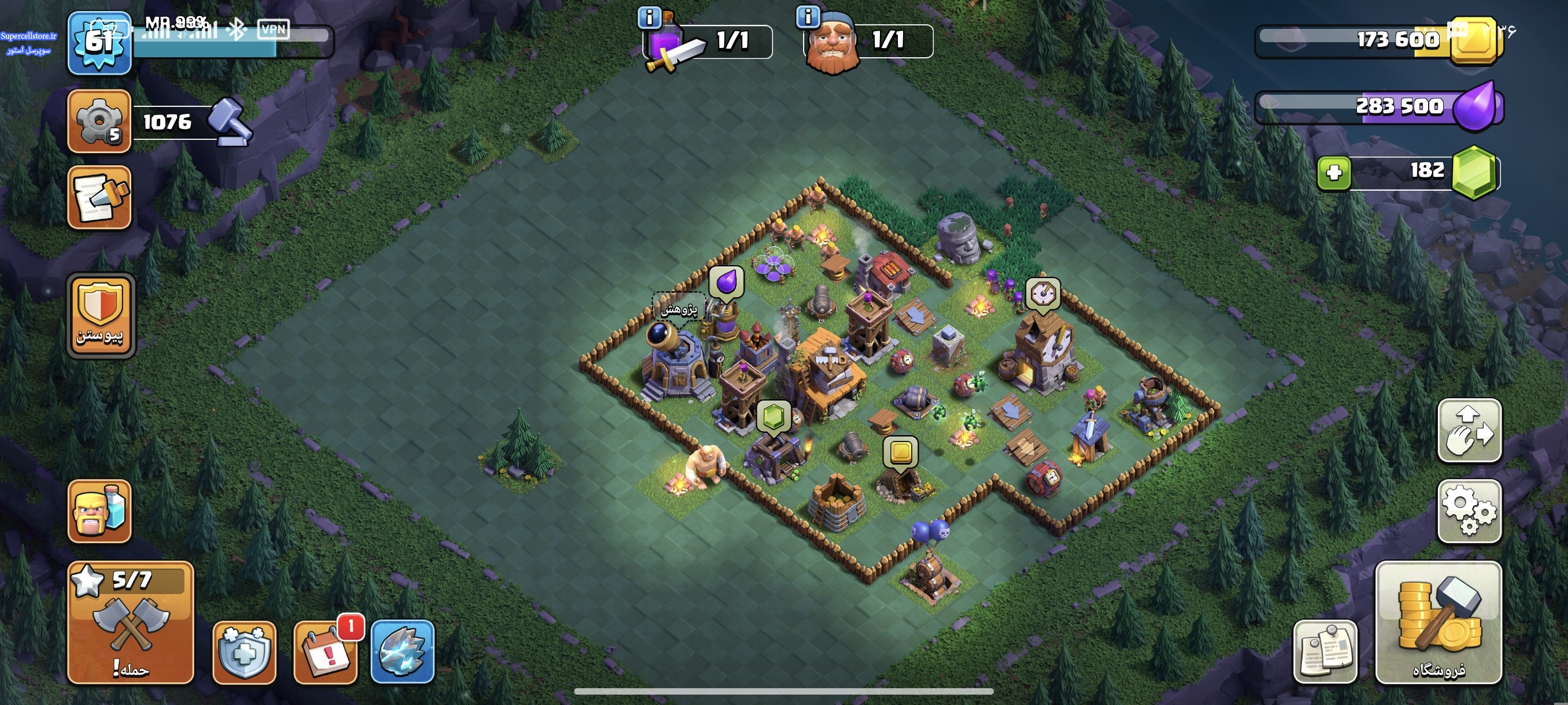
Task: Tap the green plus to buy gems
Action: 1334,173
